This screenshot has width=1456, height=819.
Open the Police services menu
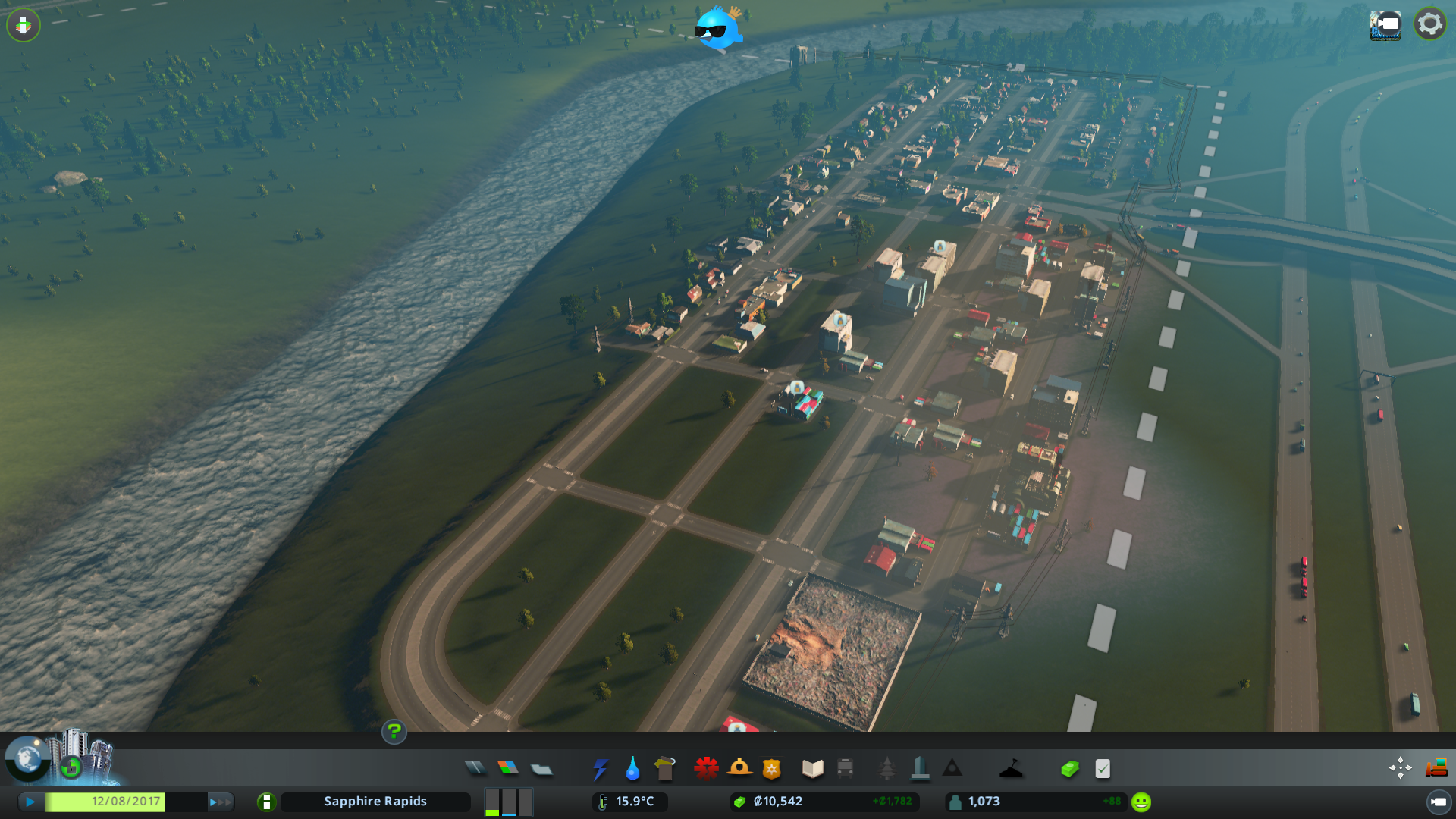pyautogui.click(x=772, y=768)
